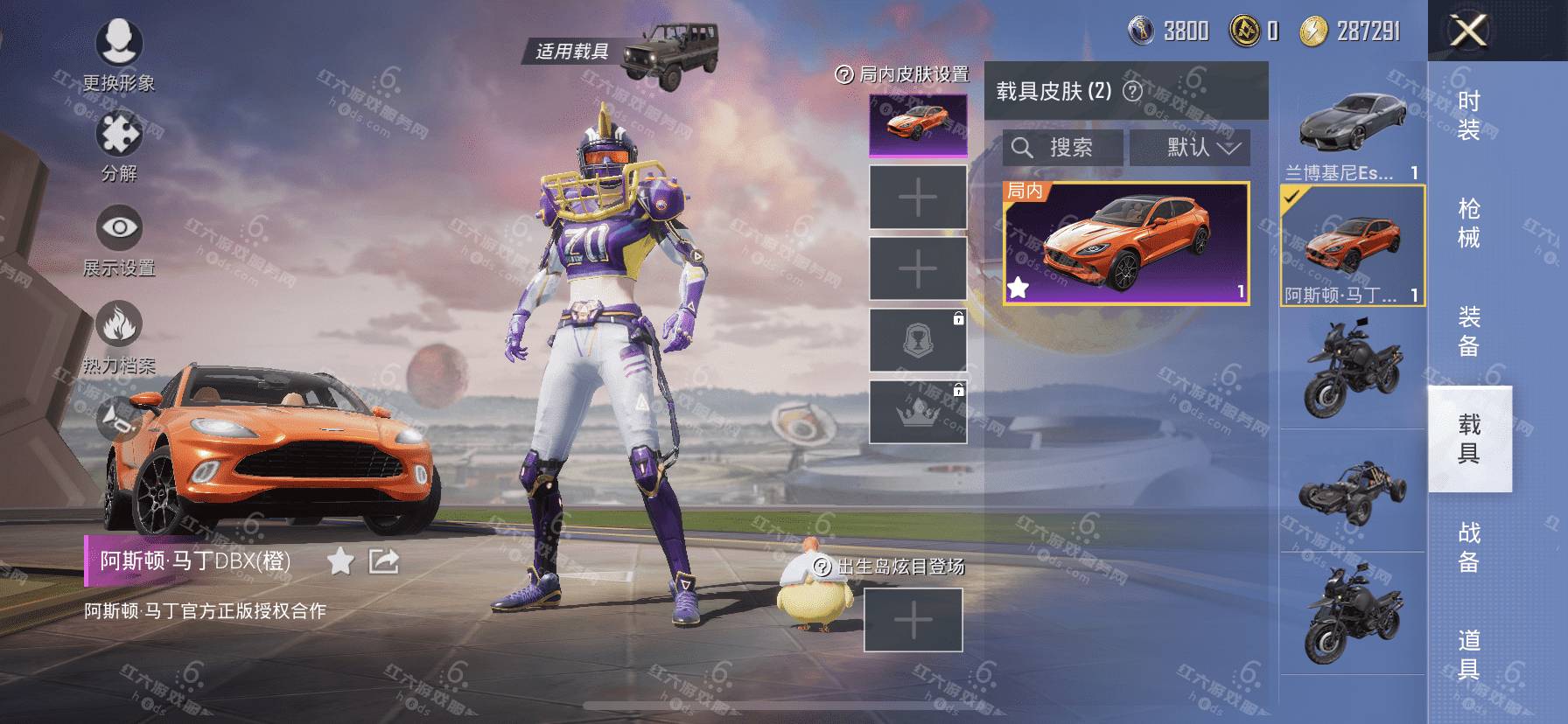Favorite the Aston Martin DBX with the star

coord(340,561)
